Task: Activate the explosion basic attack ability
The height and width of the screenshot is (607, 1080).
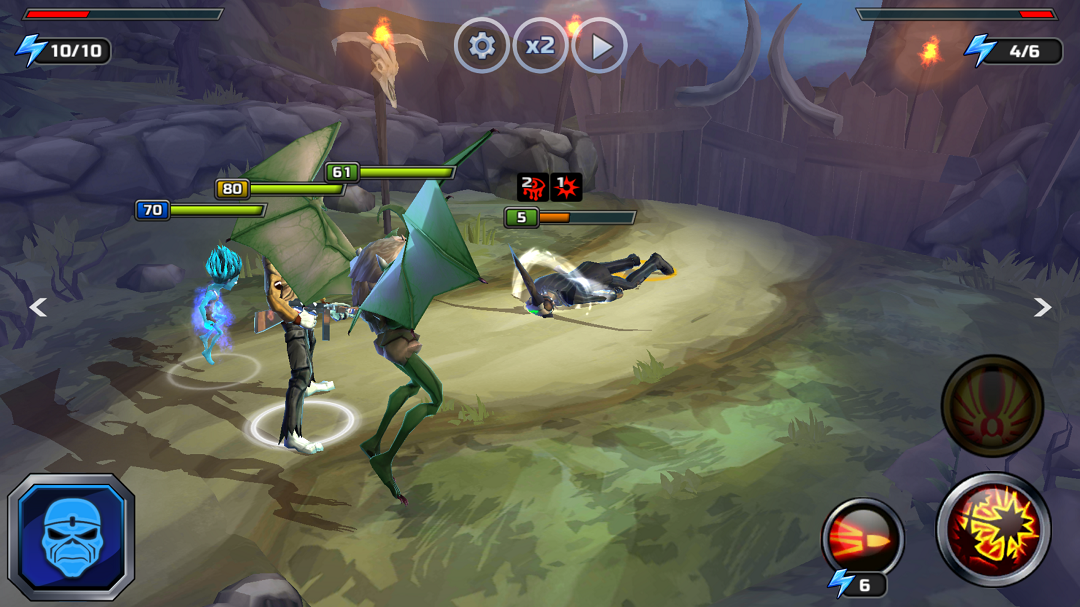Action: pyautogui.click(x=993, y=529)
